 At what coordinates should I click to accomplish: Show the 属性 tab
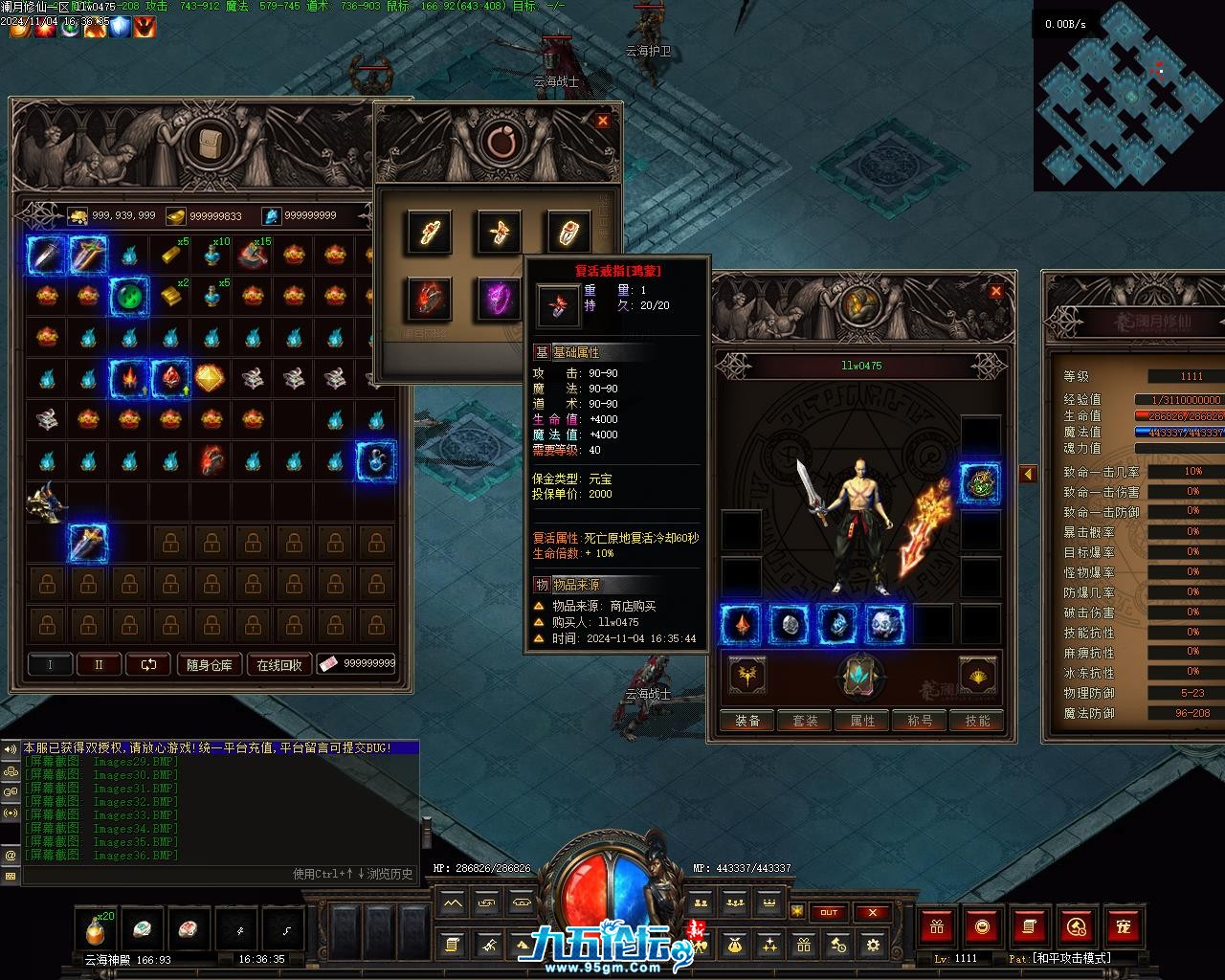(862, 721)
